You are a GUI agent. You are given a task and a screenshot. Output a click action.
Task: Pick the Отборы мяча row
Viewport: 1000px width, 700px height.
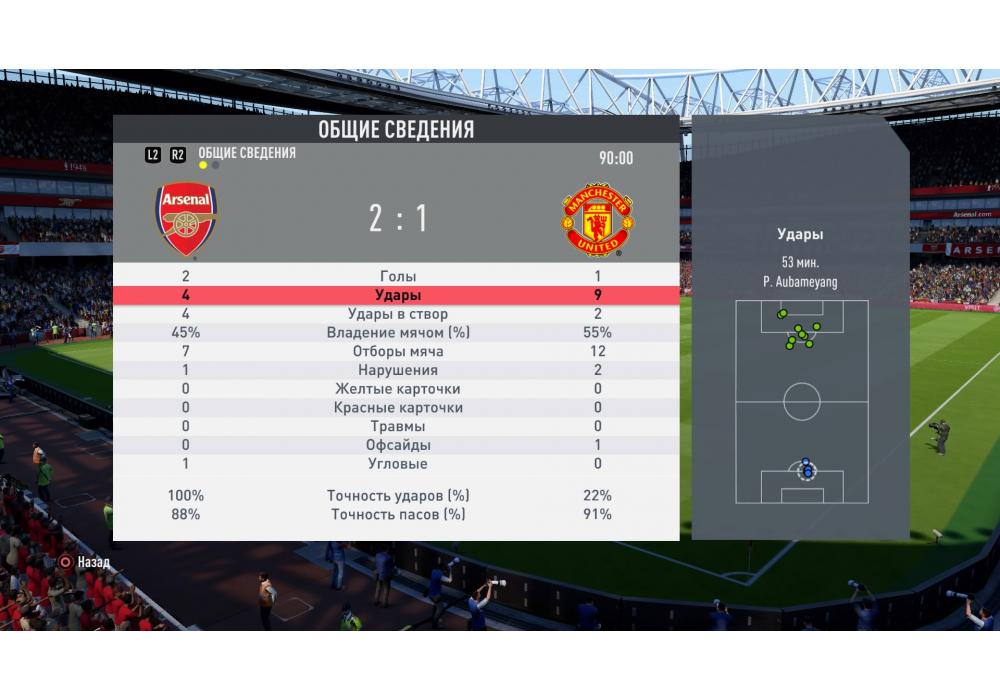(398, 351)
